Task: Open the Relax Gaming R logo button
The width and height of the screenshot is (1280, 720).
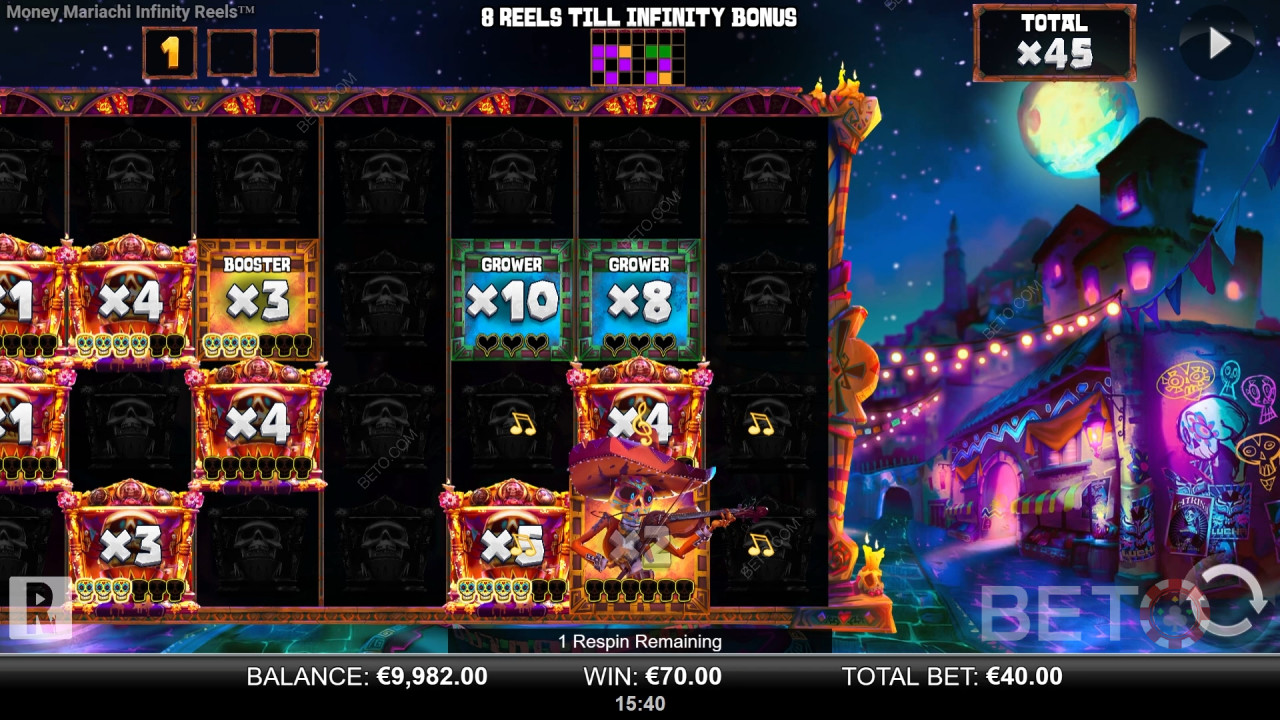Action: click(x=40, y=606)
